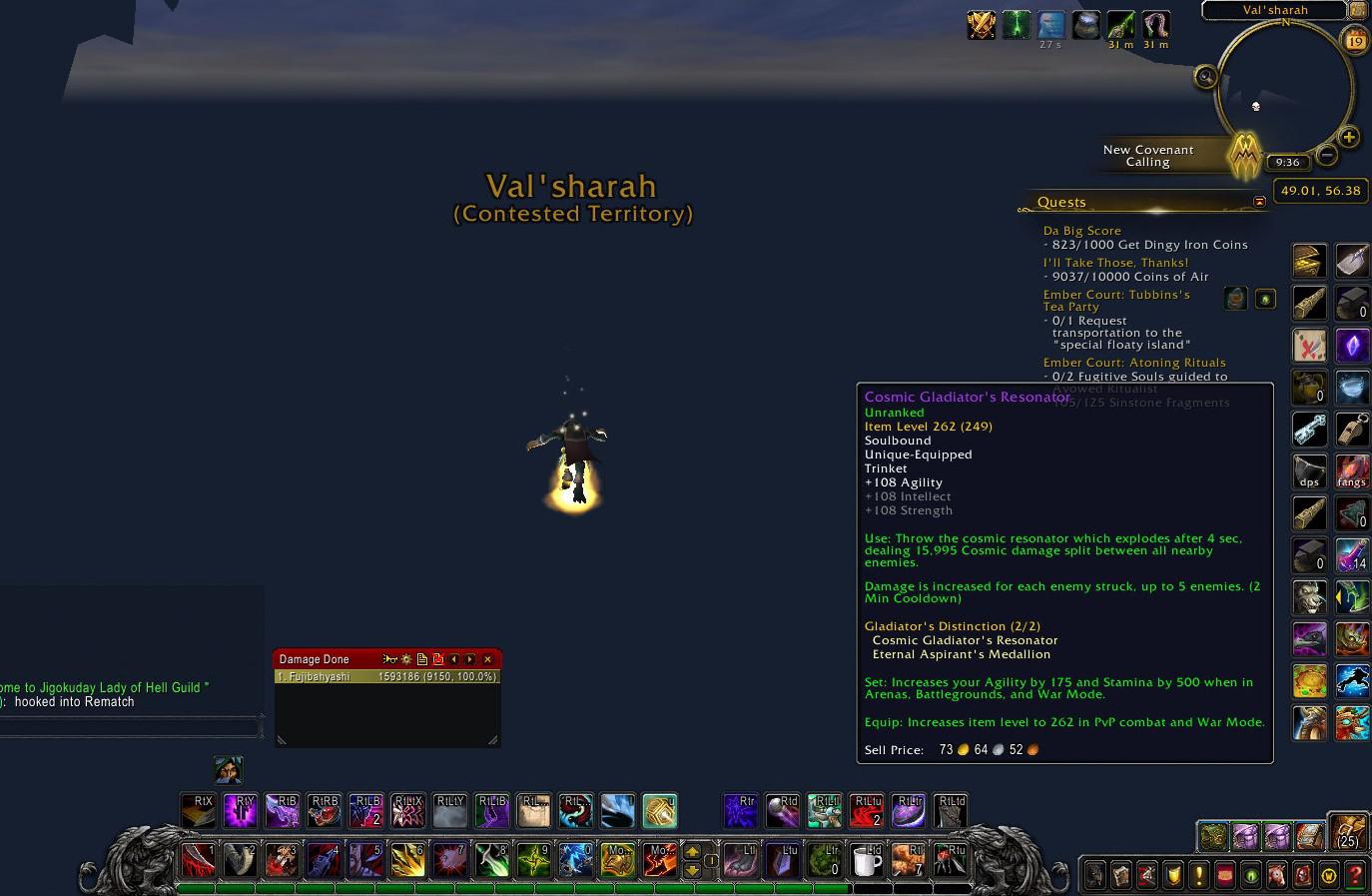The height and width of the screenshot is (896, 1372).
Task: Open the calendar showing date 19
Action: [1354, 40]
